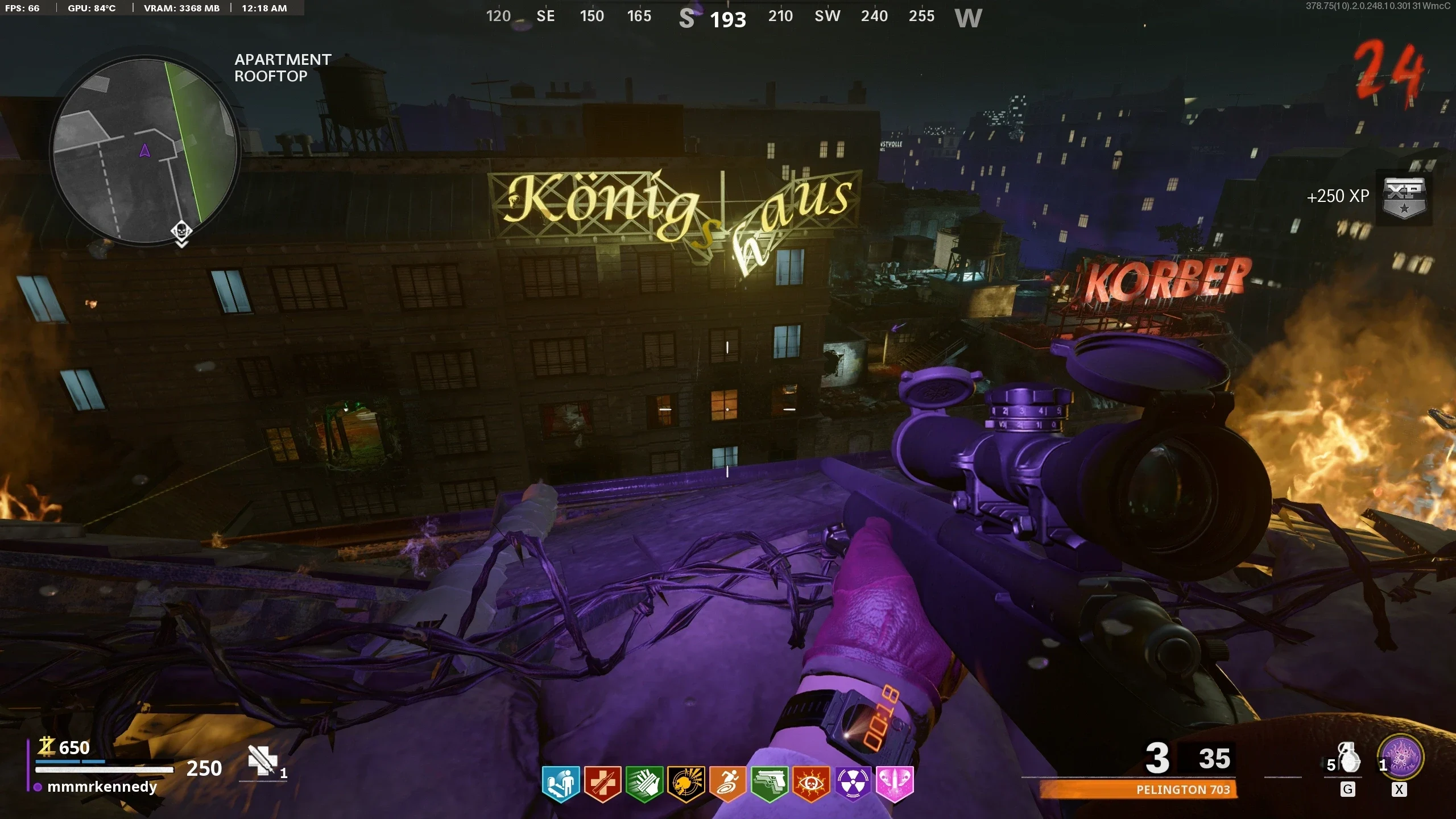The image size is (1456, 819).
Task: Click the skull objective marker on minimap
Action: click(181, 231)
